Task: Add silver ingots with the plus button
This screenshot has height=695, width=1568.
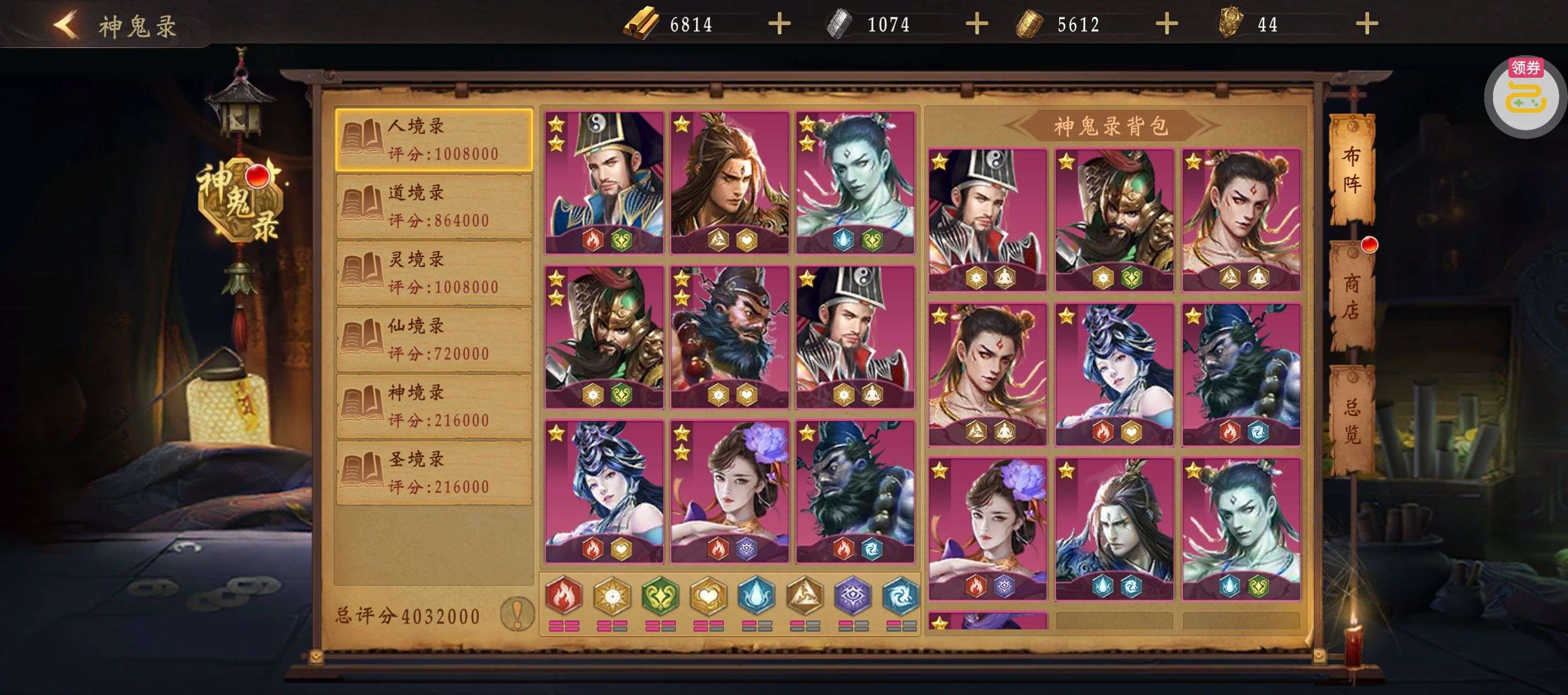Action: pos(976,24)
